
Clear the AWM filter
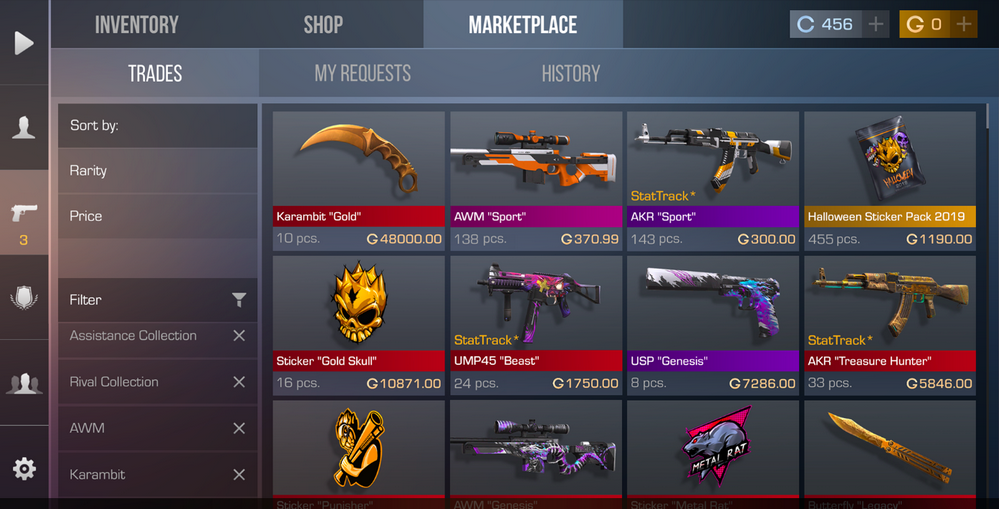(239, 428)
